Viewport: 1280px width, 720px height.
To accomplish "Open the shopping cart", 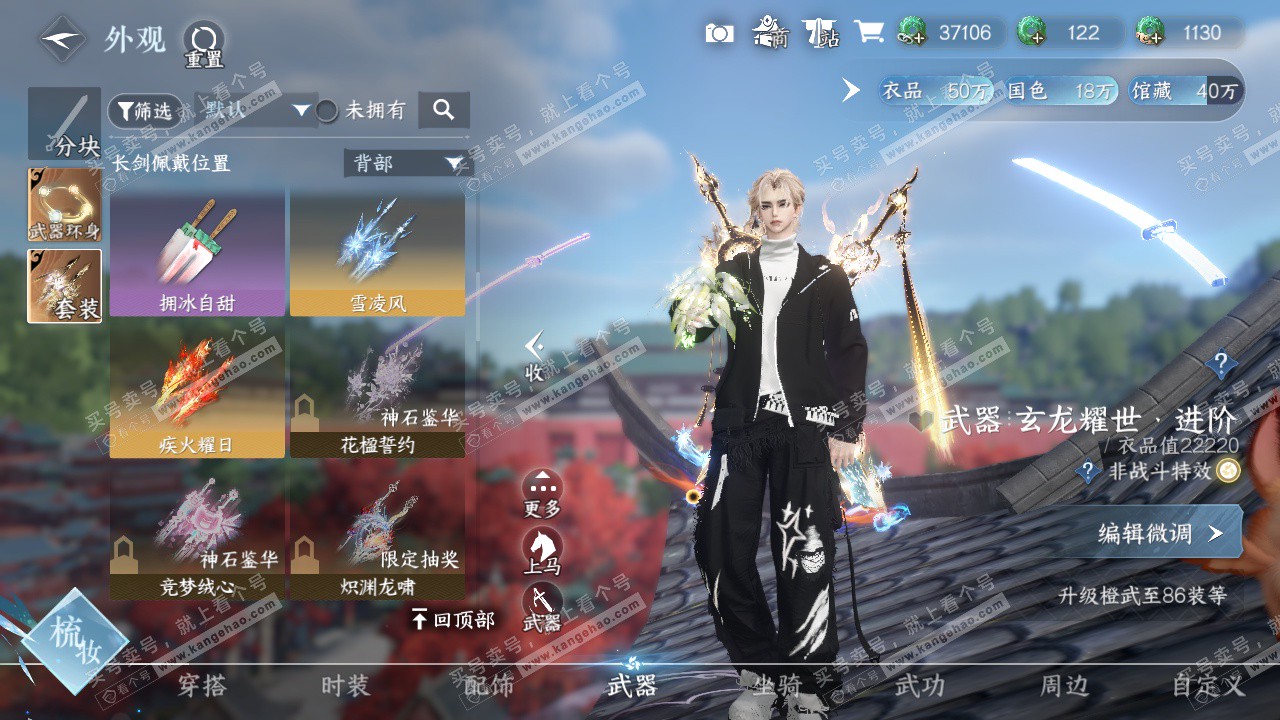I will (x=869, y=32).
